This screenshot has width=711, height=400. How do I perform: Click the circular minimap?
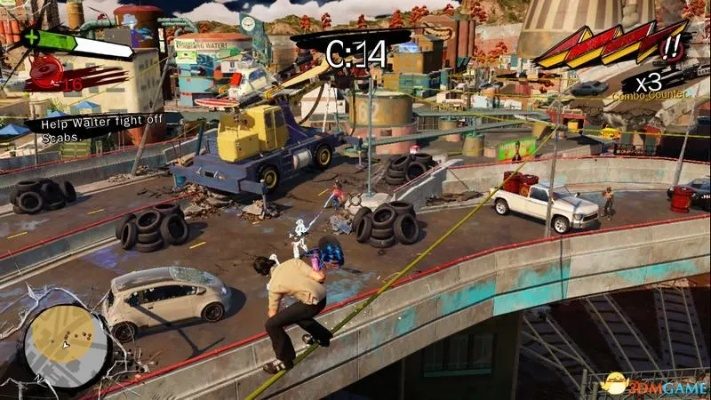coord(66,345)
